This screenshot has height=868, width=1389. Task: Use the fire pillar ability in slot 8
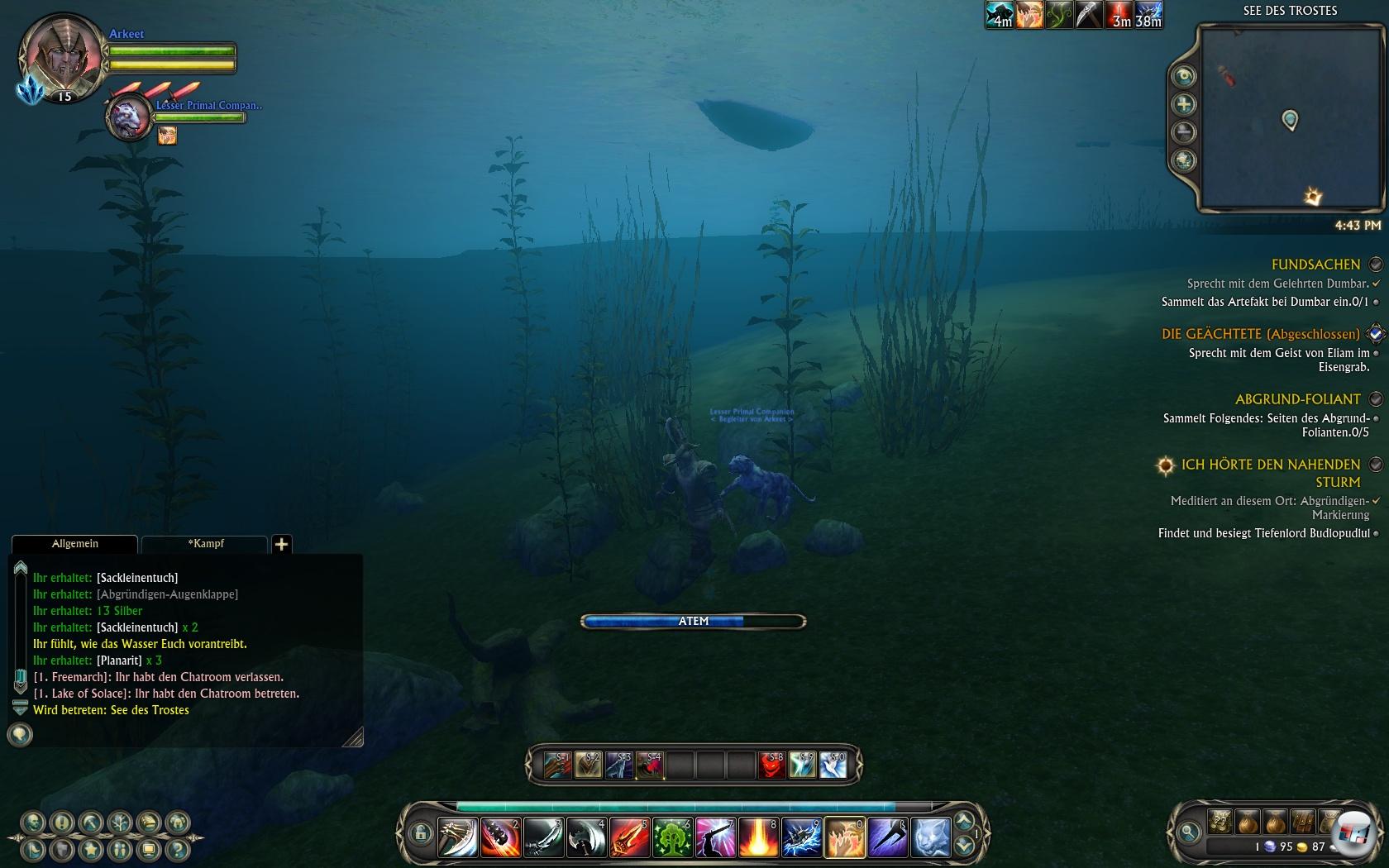pos(758,837)
